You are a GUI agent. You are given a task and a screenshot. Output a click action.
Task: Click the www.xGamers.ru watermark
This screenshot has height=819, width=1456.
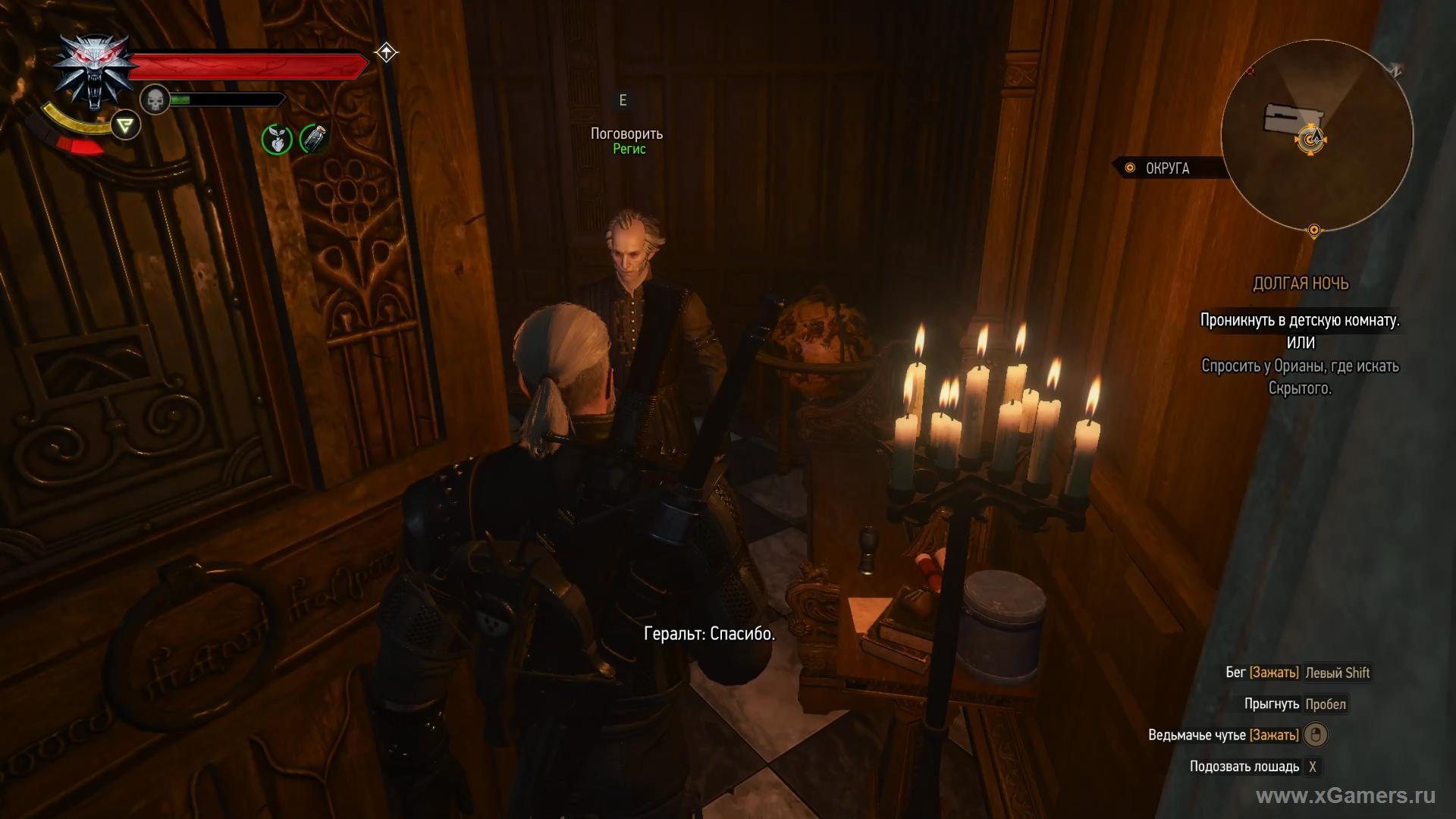coord(1345,795)
